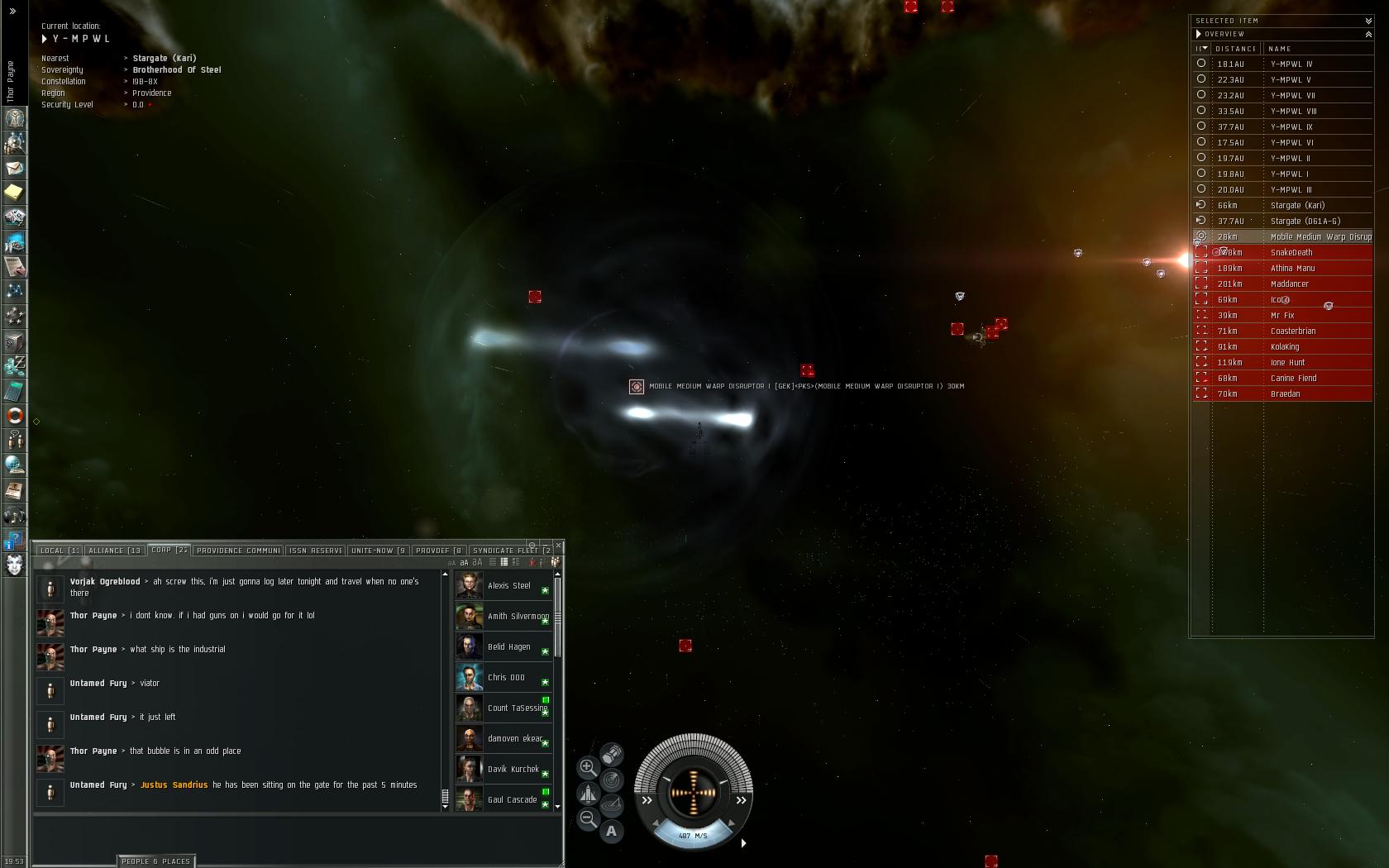Zoom in with the magnifier plus button
The height and width of the screenshot is (868, 1389).
pos(588,767)
